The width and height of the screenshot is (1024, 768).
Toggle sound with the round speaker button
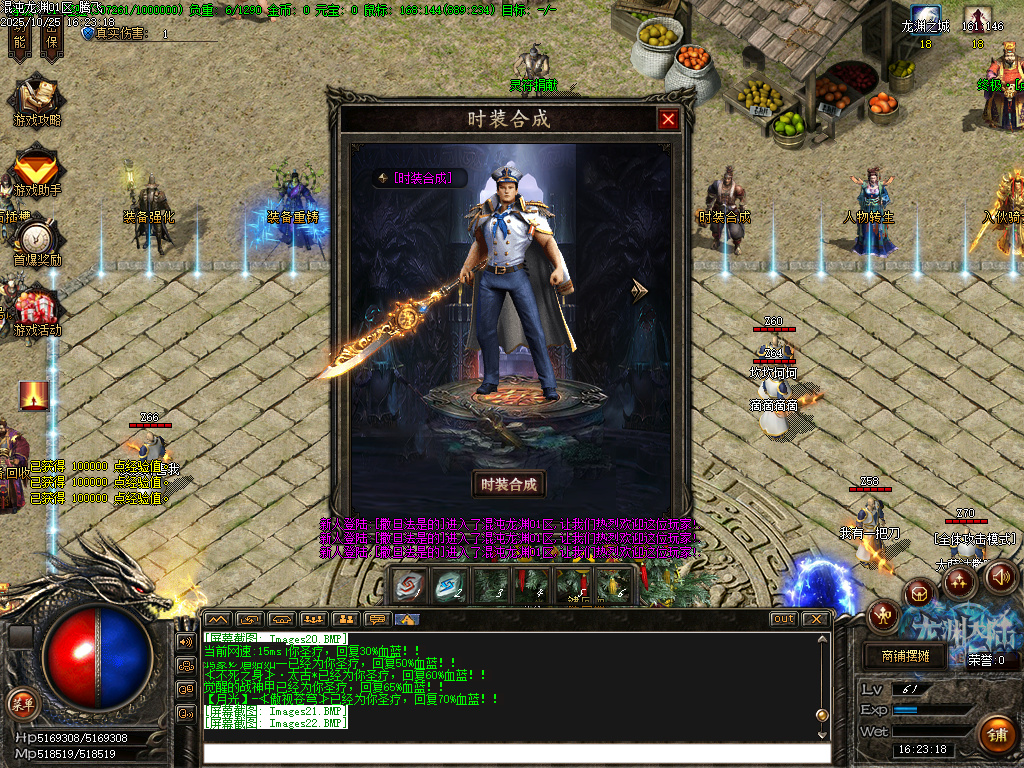point(1001,576)
